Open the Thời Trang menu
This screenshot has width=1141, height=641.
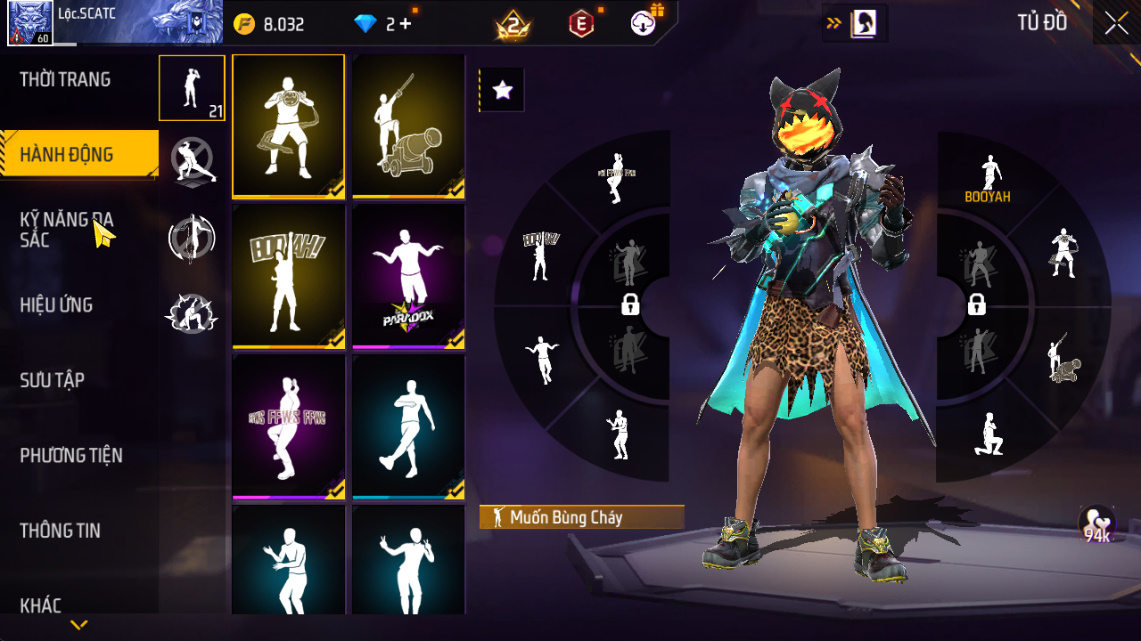point(66,80)
